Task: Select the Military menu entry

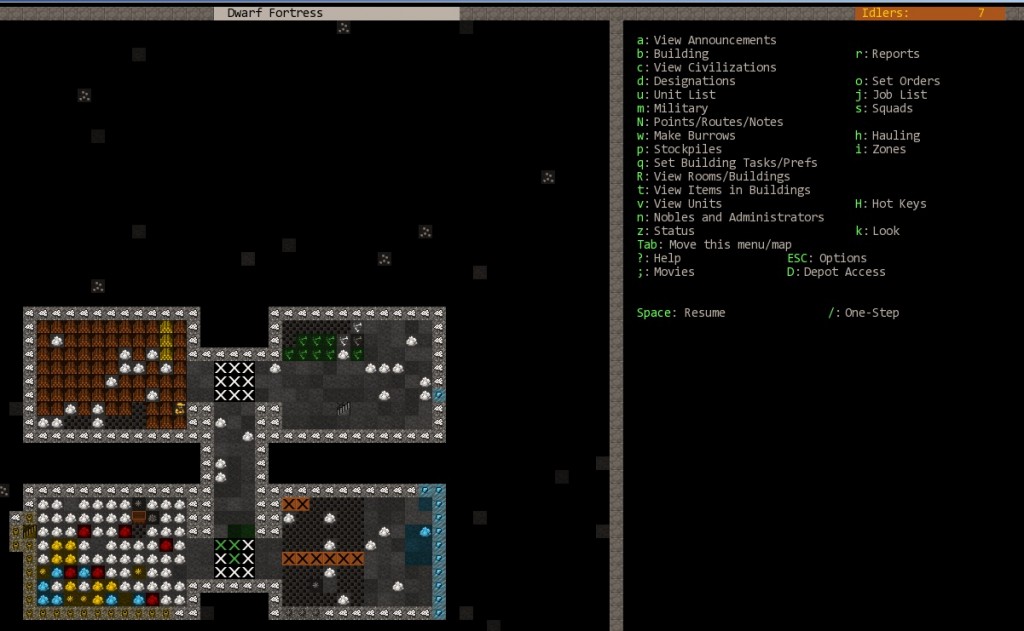Action: 680,108
